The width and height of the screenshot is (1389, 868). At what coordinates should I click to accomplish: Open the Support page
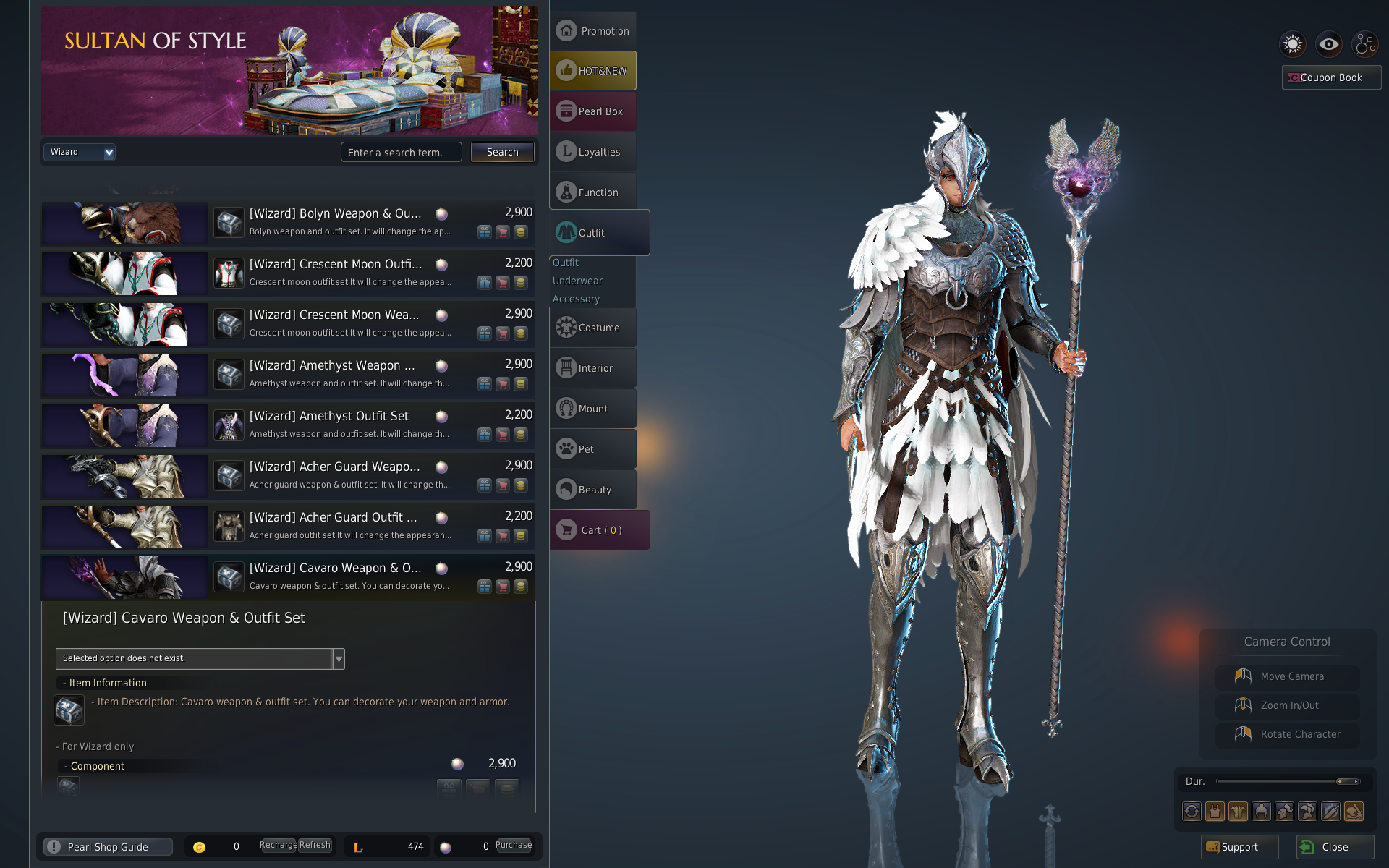[1239, 847]
